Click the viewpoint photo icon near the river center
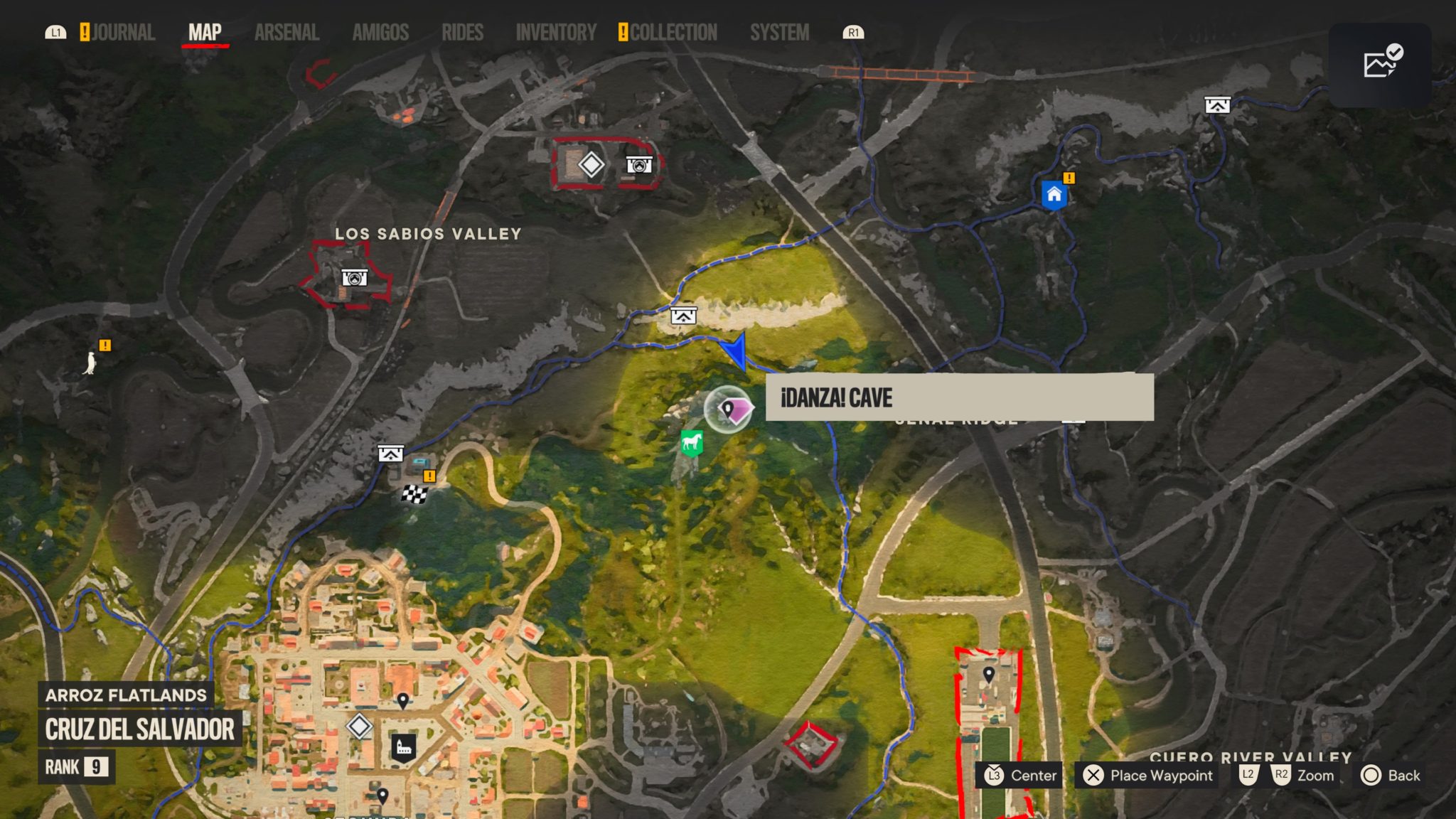The width and height of the screenshot is (1456, 819). pos(682,316)
